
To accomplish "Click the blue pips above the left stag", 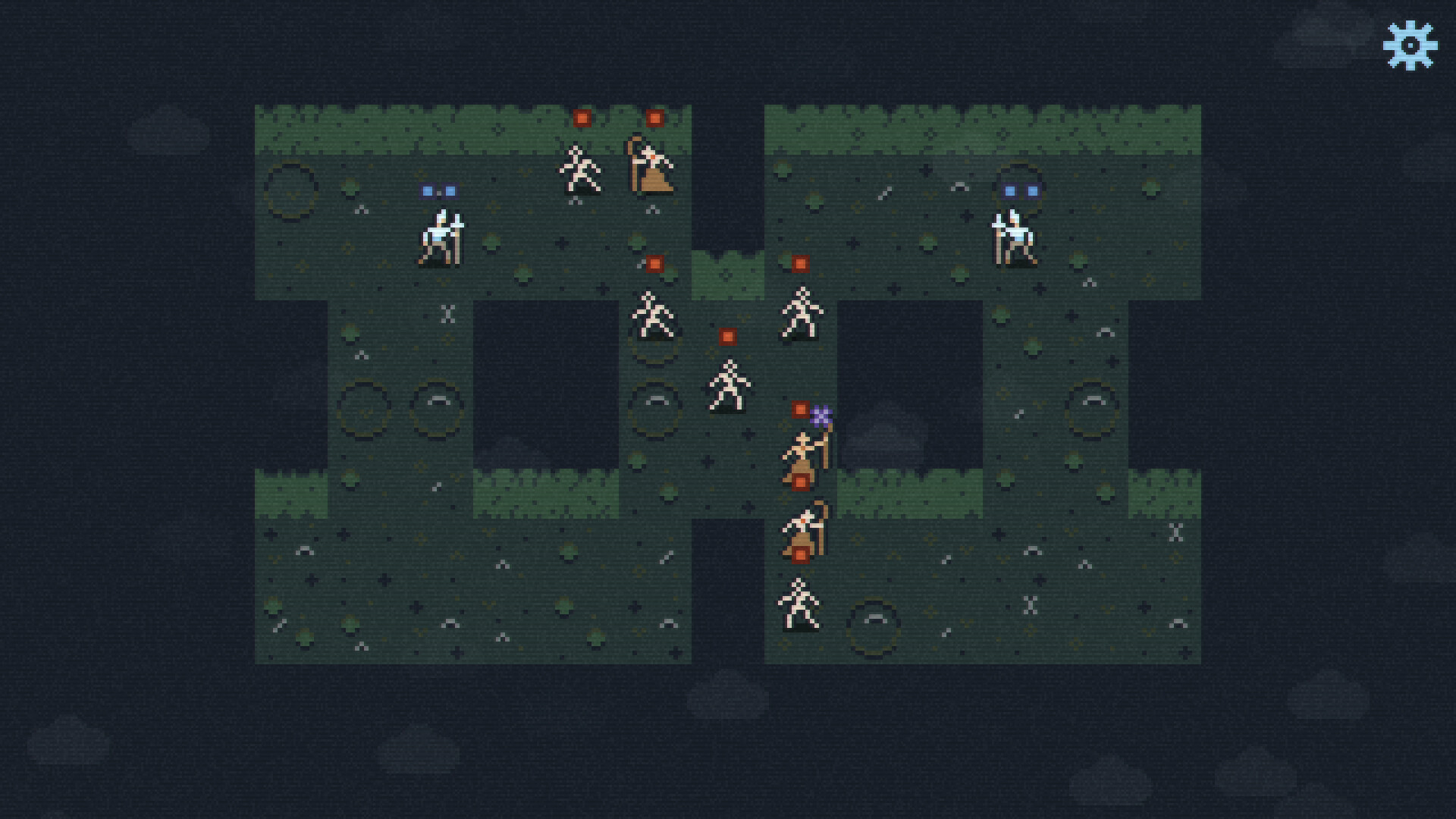I will tap(438, 190).
